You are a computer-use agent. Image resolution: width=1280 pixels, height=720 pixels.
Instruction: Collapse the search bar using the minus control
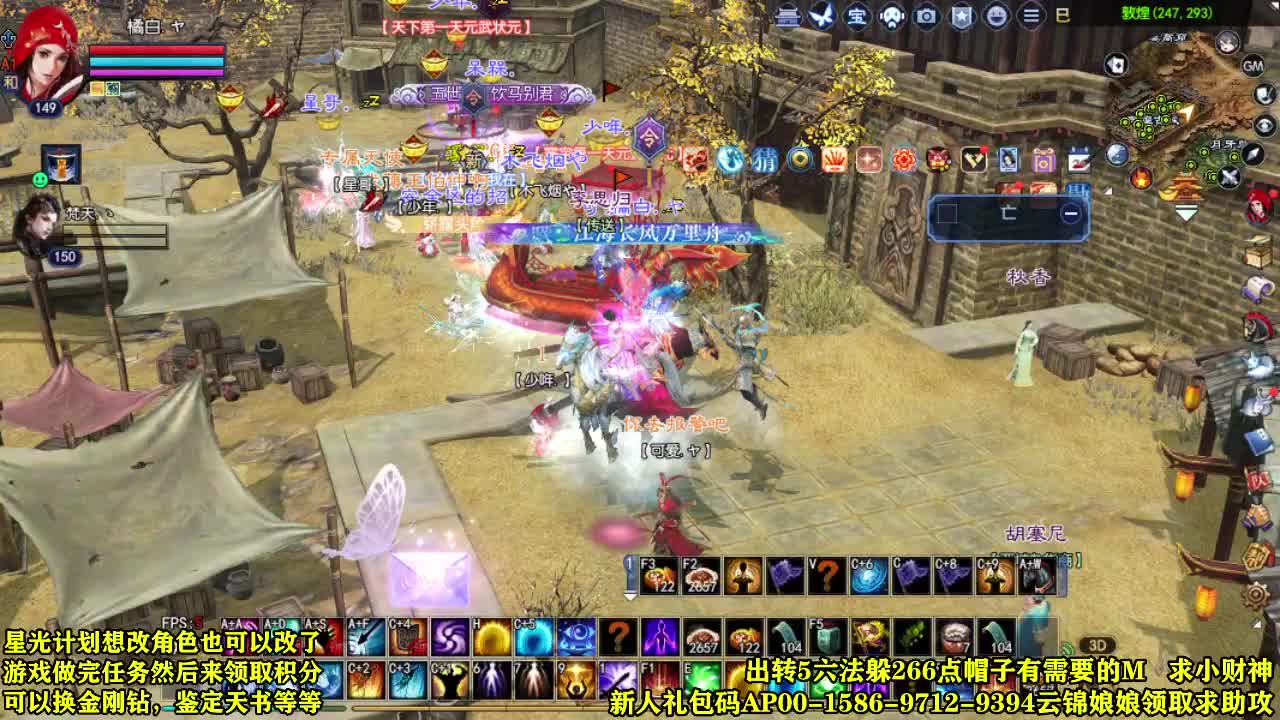click(x=1070, y=212)
